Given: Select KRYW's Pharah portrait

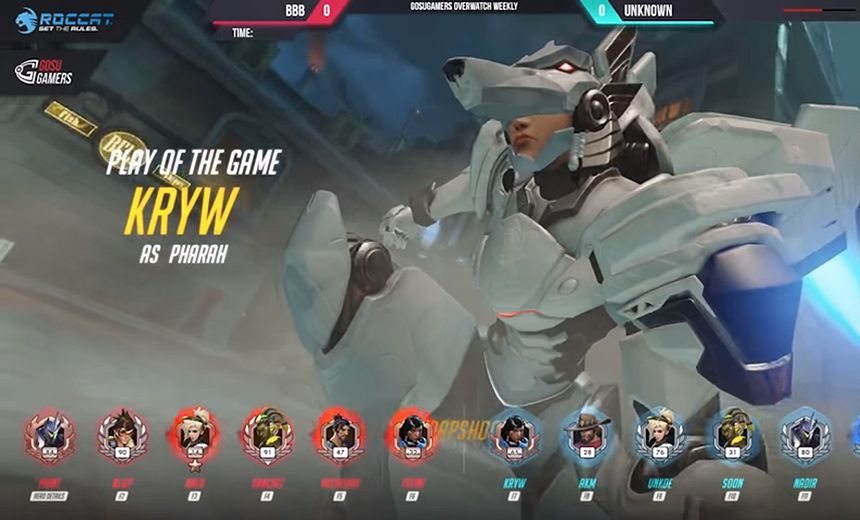Looking at the screenshot, I should coord(514,435).
